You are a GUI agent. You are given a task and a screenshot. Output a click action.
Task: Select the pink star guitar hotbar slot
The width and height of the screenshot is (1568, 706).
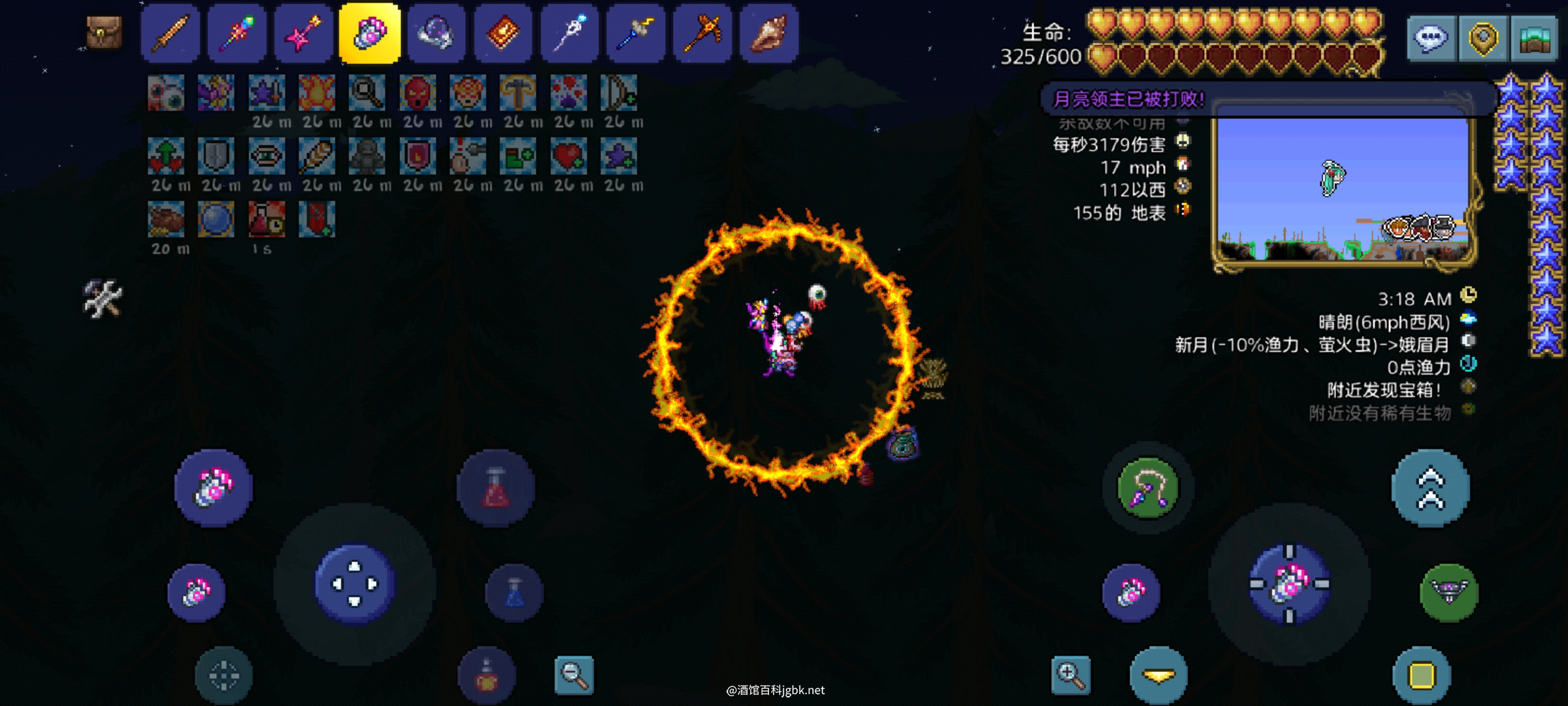[x=303, y=33]
